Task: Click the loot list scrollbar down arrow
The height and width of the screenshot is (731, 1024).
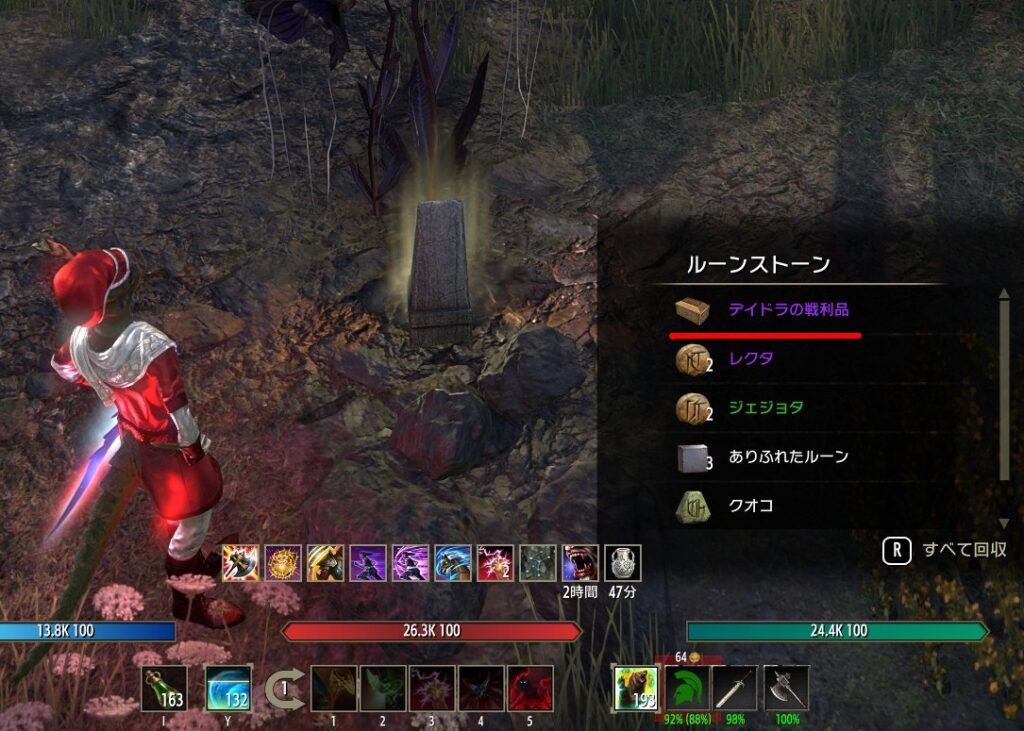Action: pos(1004,523)
